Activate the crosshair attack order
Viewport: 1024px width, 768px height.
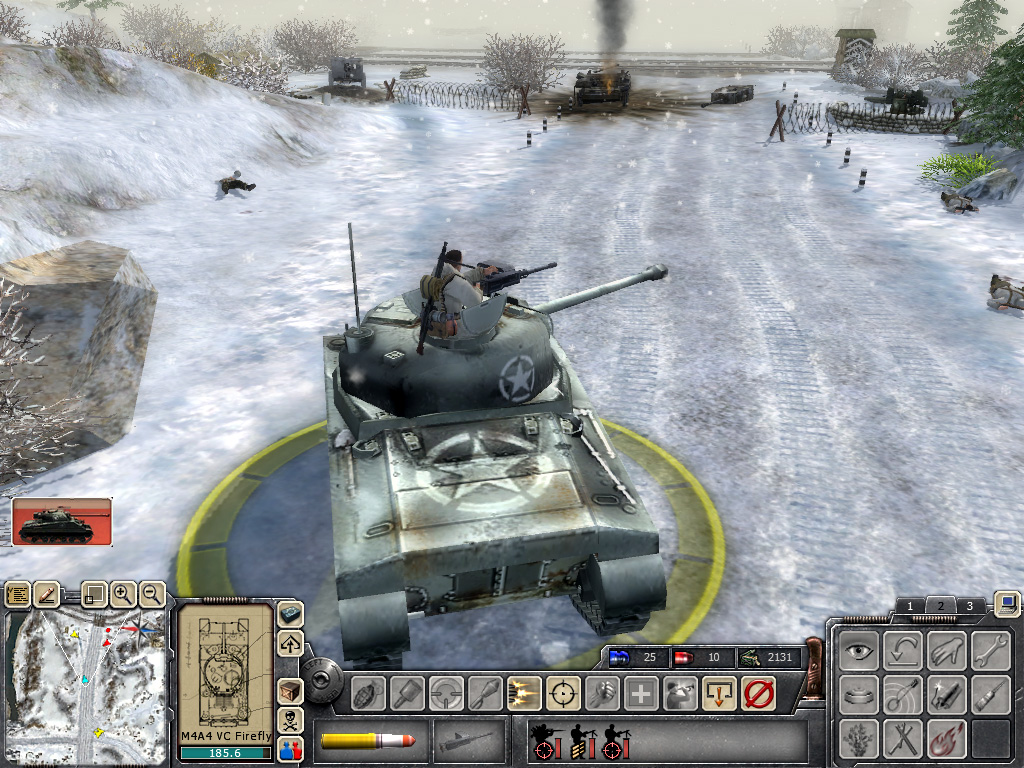(564, 692)
